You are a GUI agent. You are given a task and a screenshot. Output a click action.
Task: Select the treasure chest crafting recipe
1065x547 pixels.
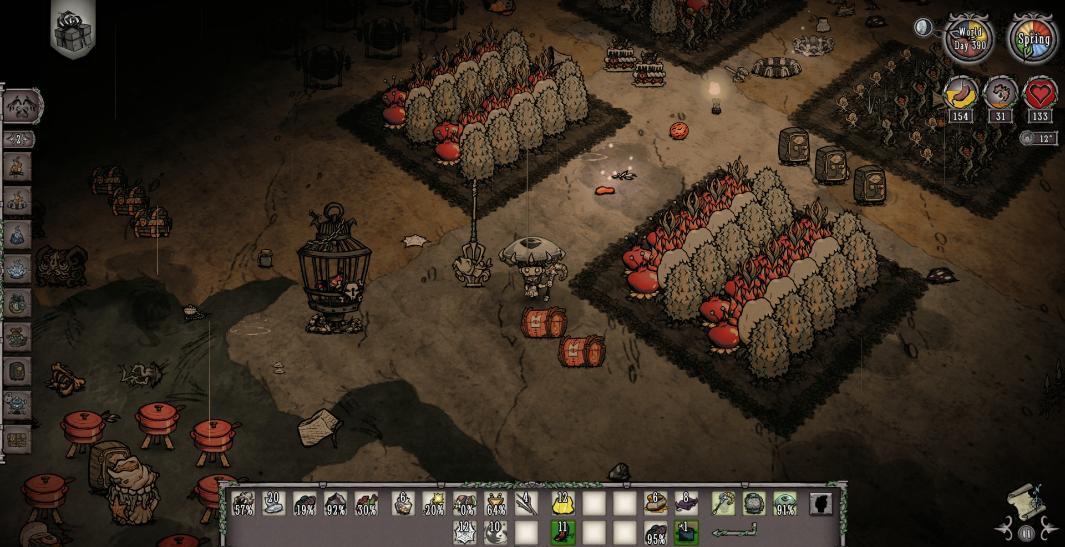click(18, 439)
